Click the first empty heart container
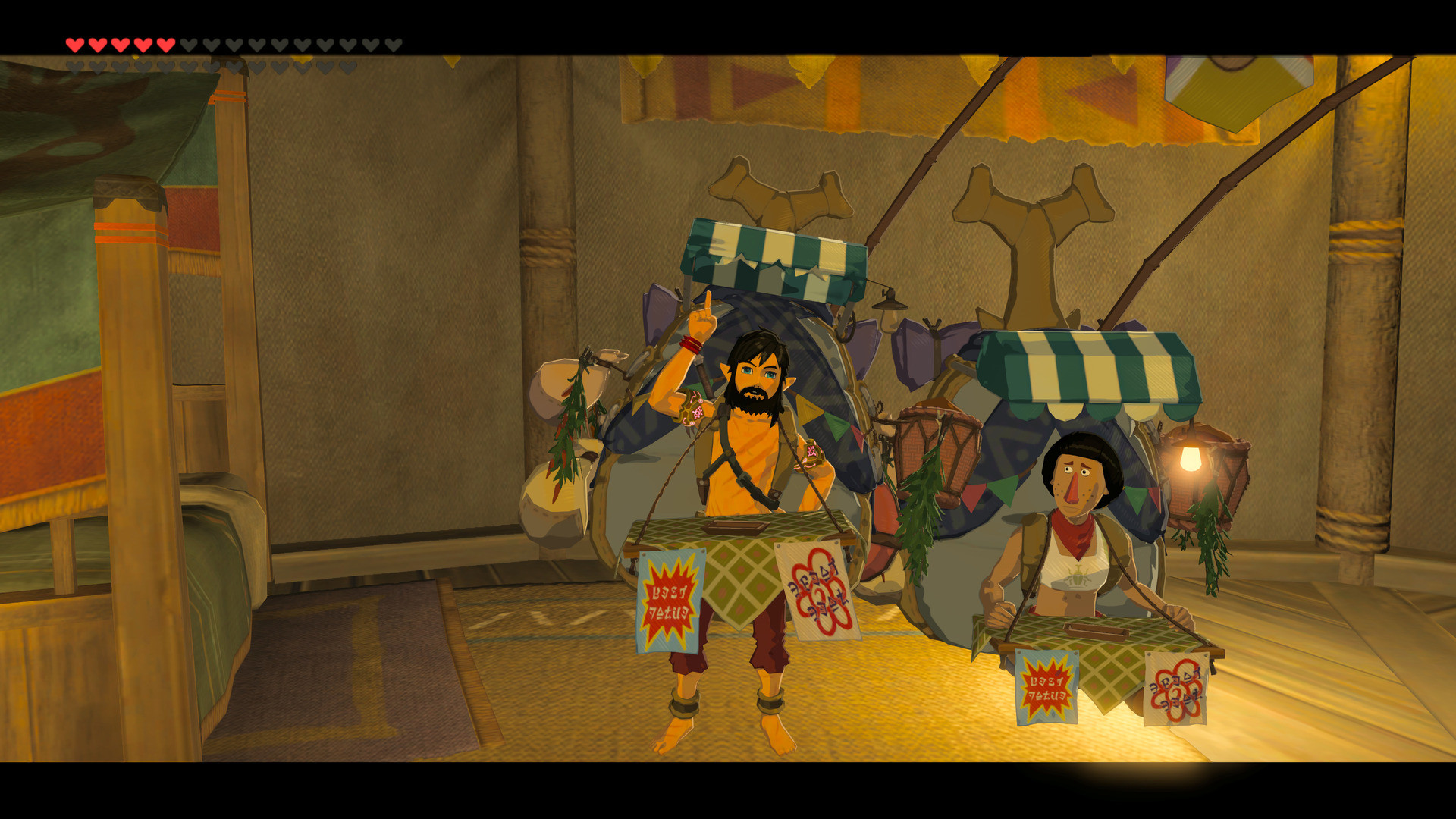 [189, 43]
